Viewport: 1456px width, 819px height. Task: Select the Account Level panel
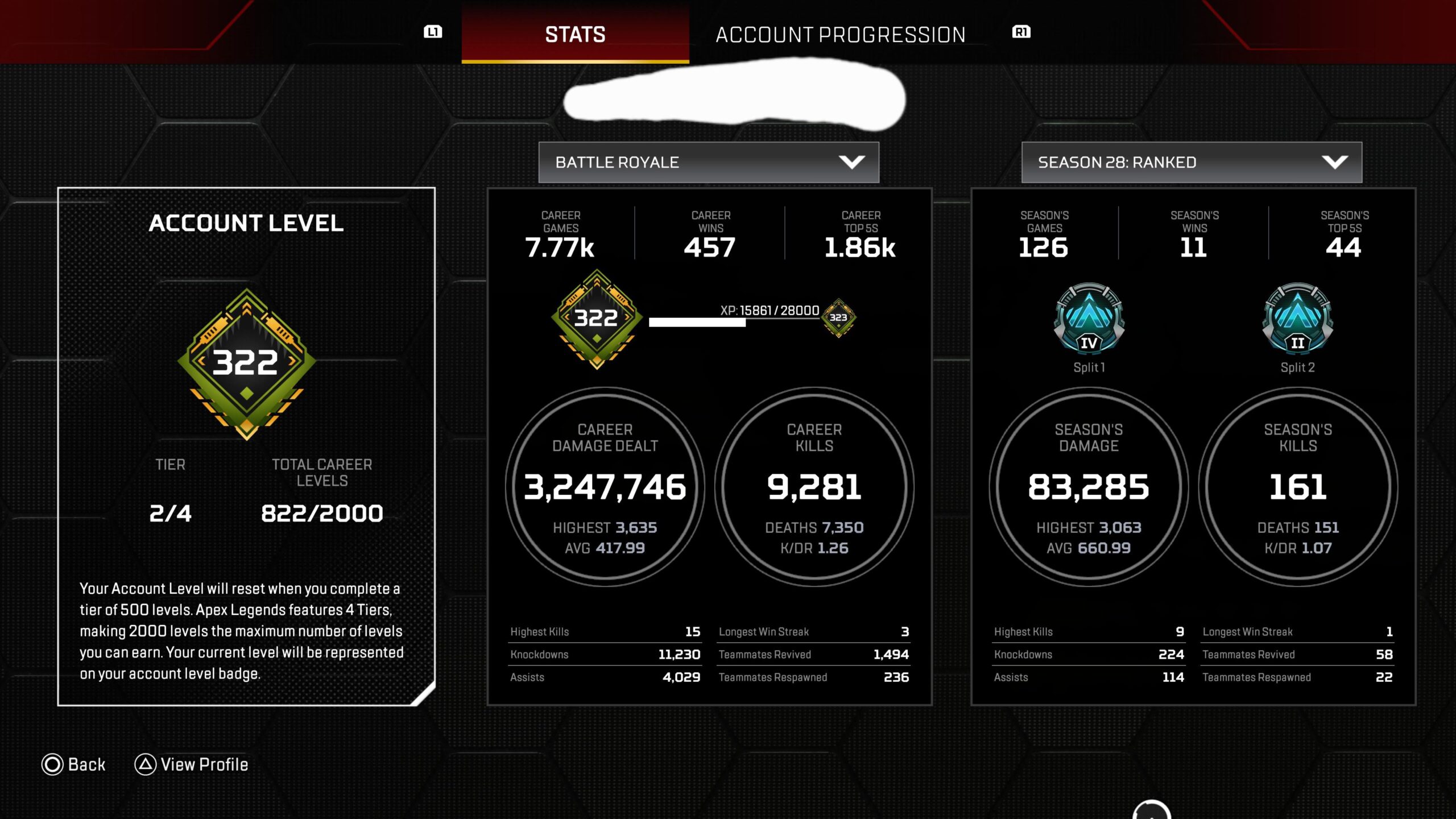click(246, 446)
